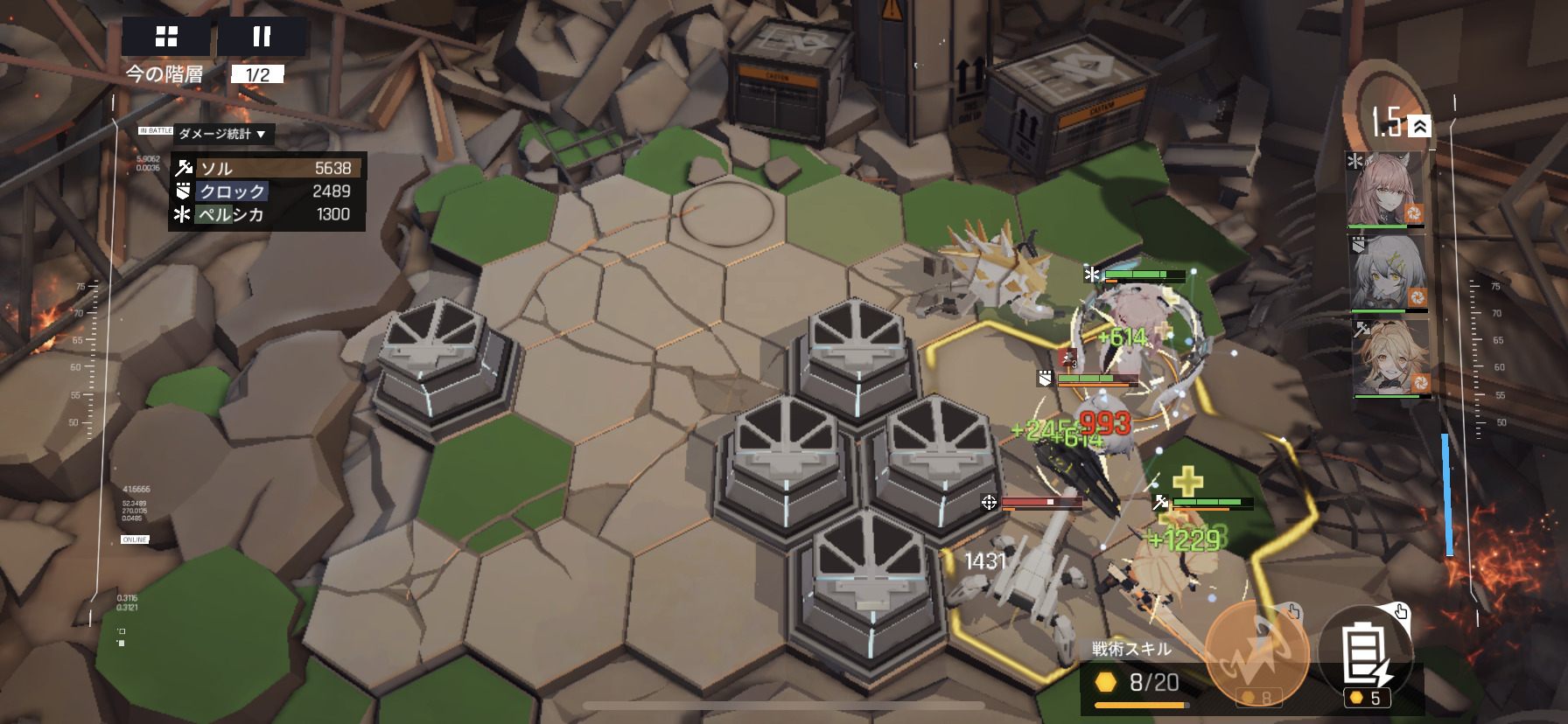The height and width of the screenshot is (724, 1568).
Task: Select ソル row in damage statistics
Action: [267, 168]
